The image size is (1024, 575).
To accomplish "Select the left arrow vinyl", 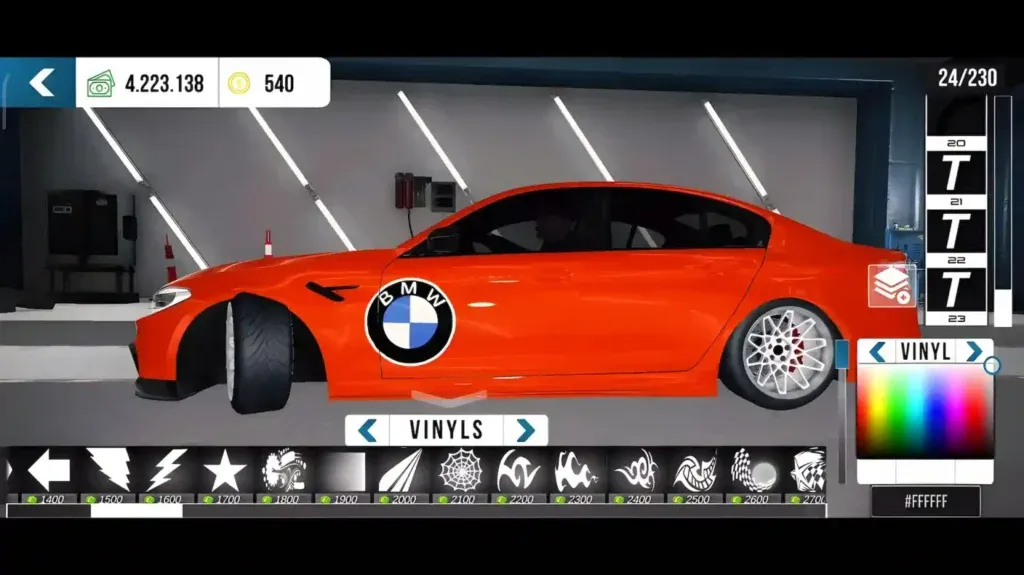I will click(x=47, y=469).
